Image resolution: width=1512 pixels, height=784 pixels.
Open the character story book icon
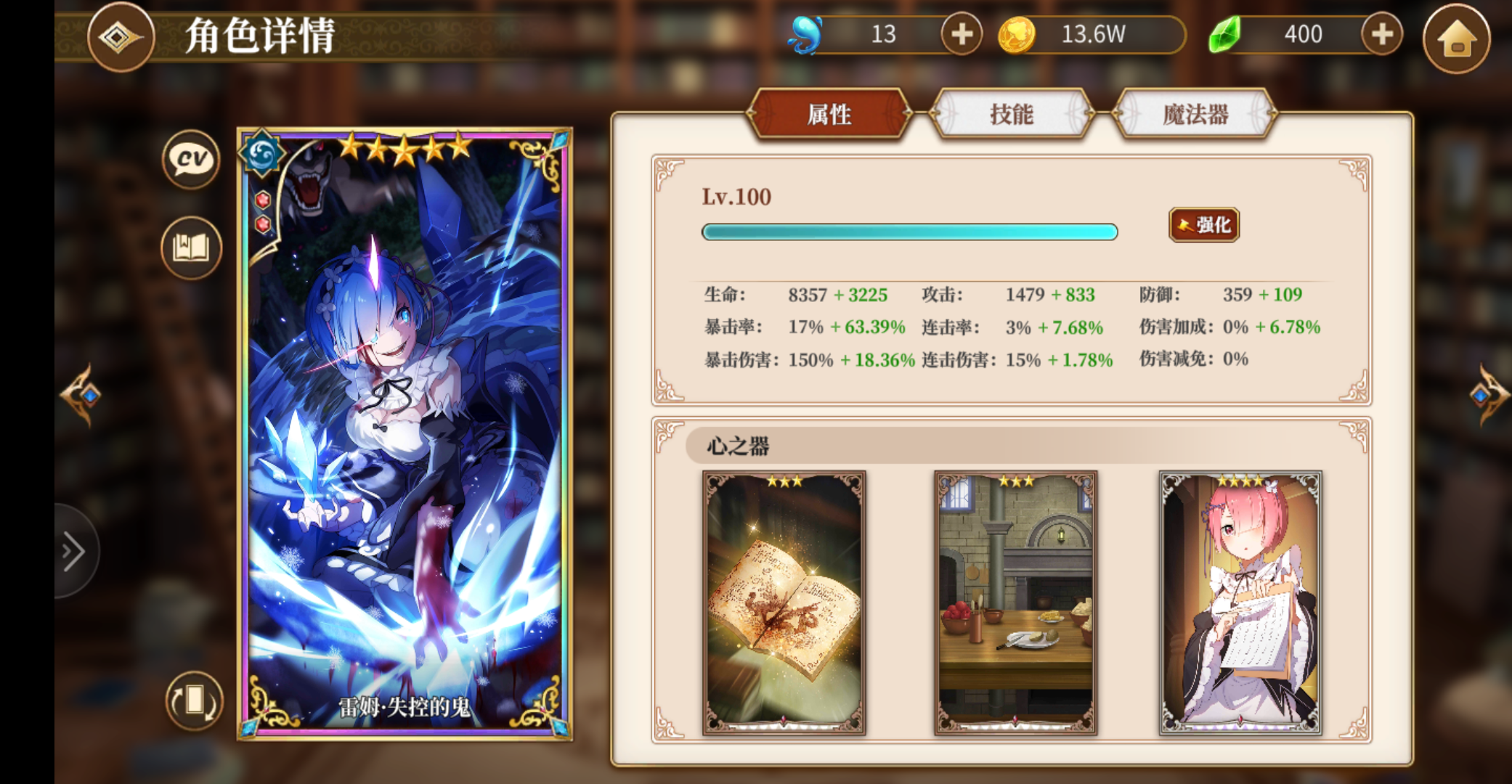[190, 248]
